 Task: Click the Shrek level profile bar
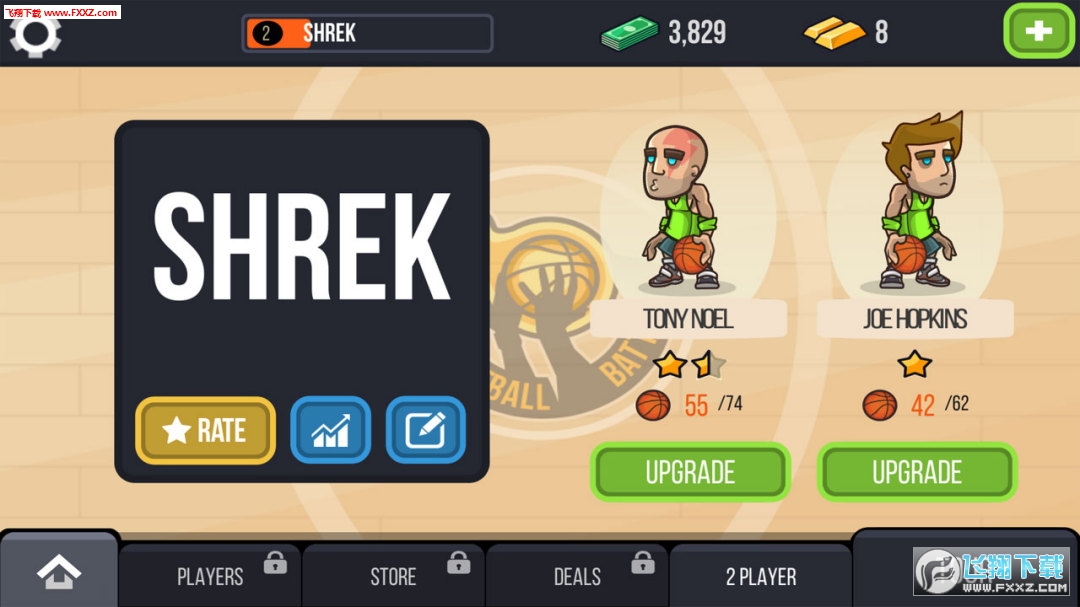point(367,33)
